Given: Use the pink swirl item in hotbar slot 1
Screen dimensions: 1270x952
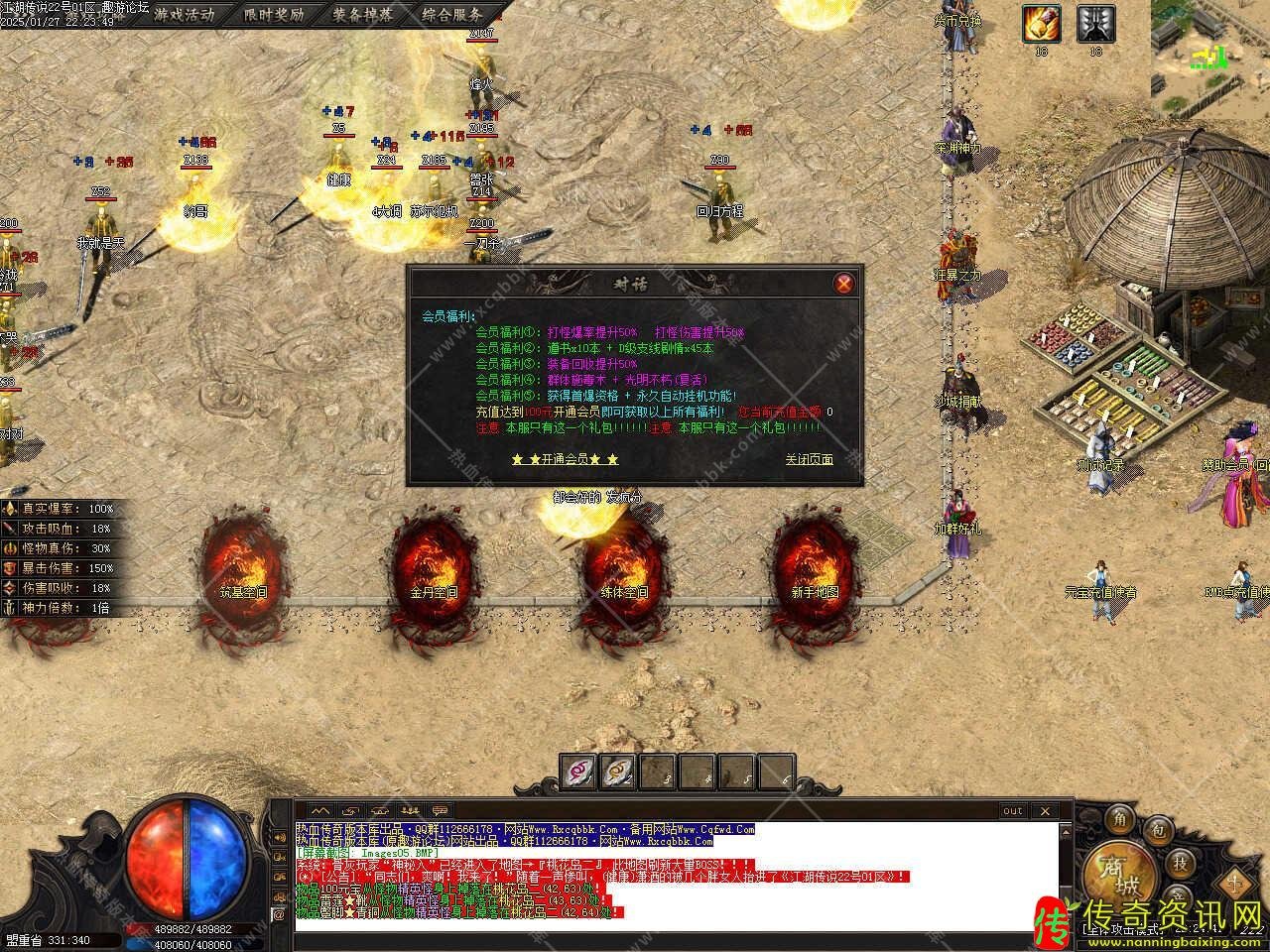Looking at the screenshot, I should (x=578, y=769).
